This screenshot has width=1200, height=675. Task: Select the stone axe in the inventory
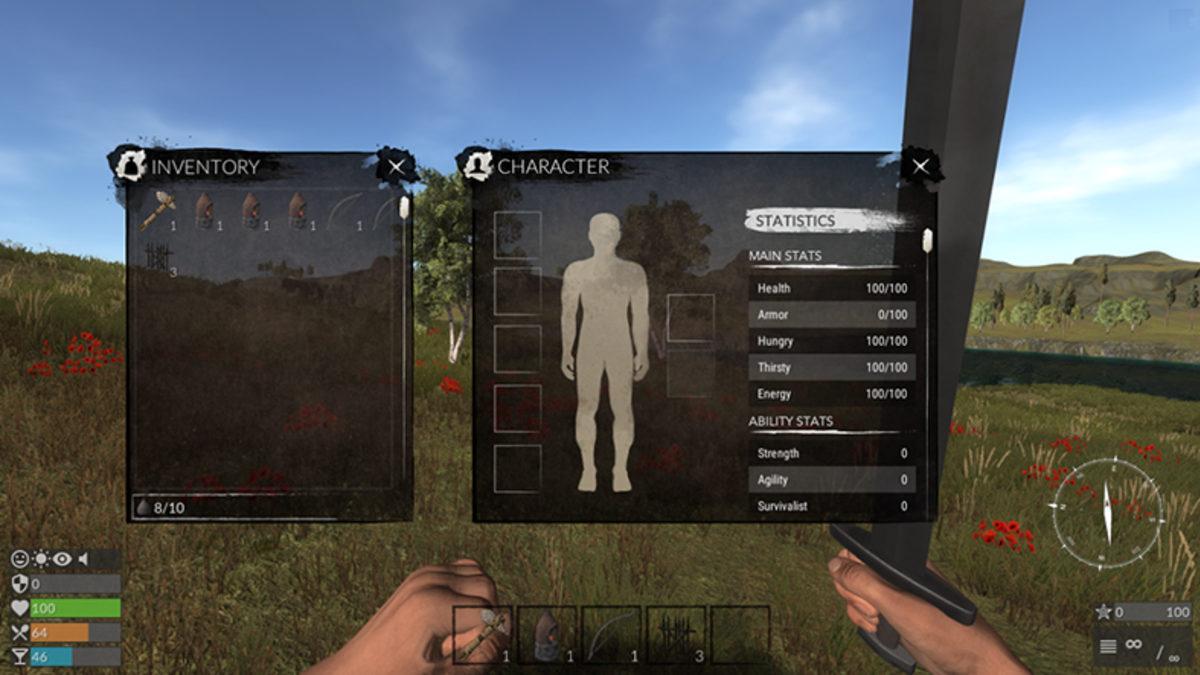[x=158, y=210]
